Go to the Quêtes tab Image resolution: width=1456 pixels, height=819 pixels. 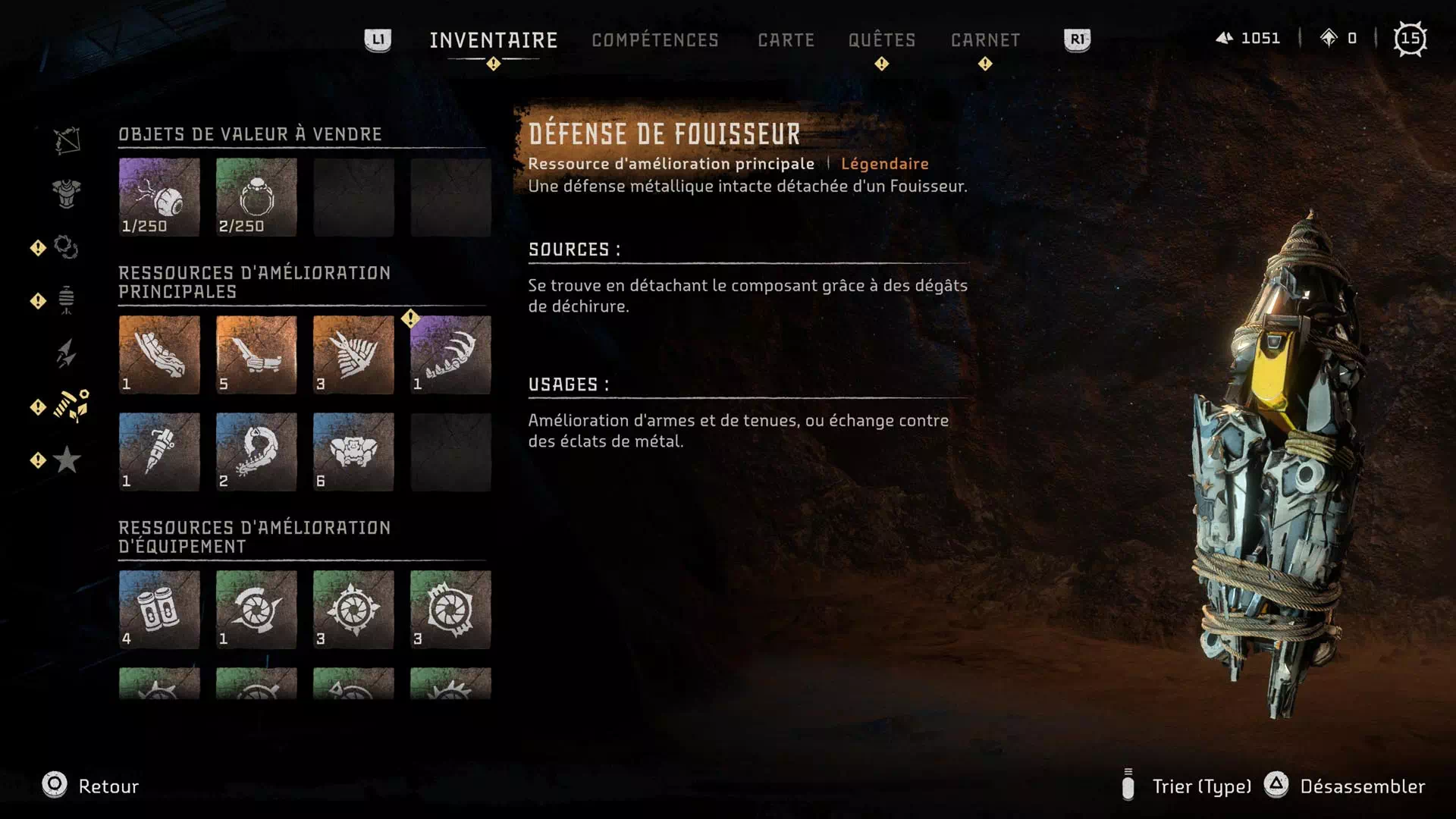coord(881,40)
